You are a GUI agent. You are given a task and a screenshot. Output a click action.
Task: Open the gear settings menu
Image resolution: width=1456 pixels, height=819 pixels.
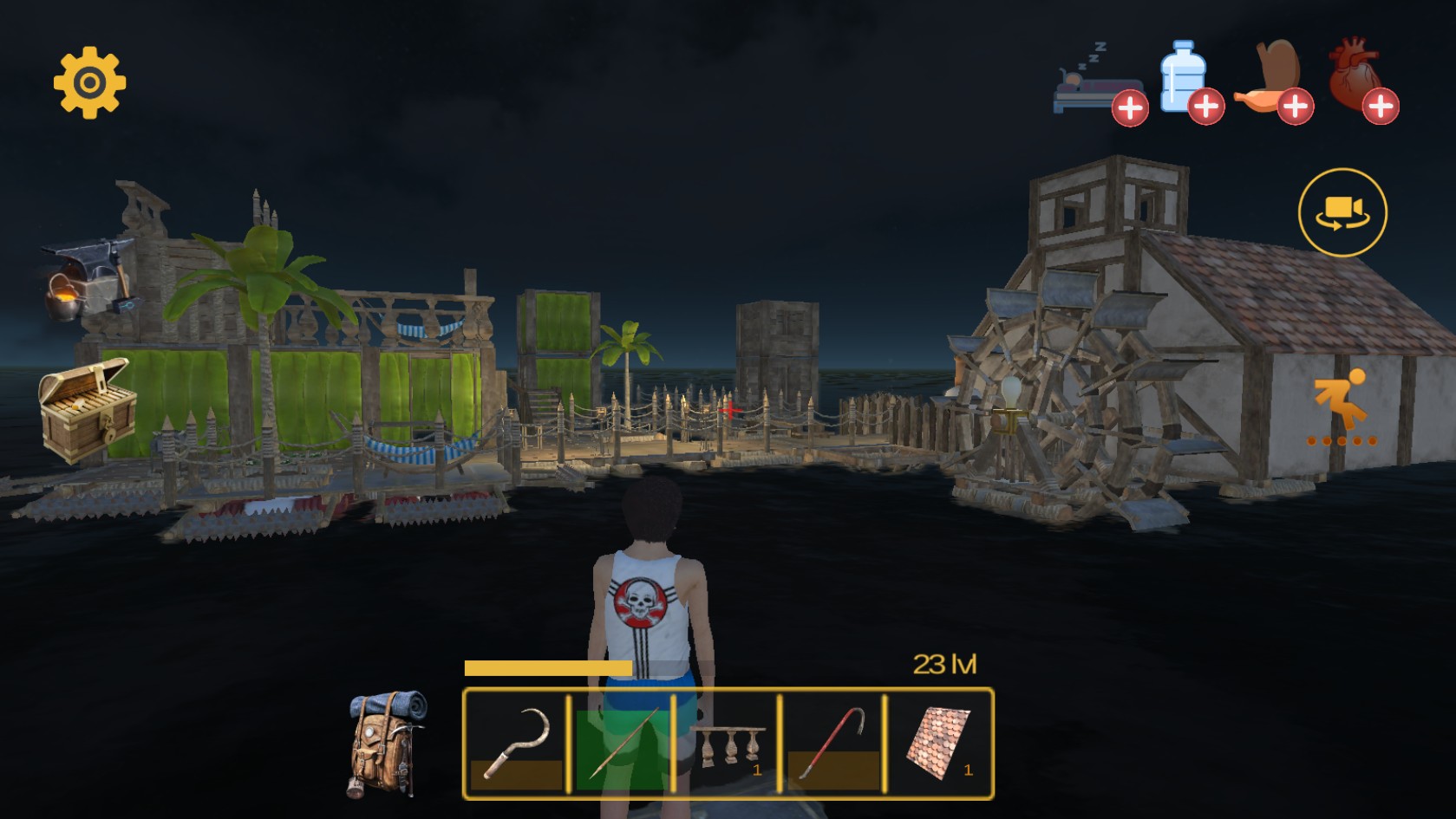tap(89, 83)
